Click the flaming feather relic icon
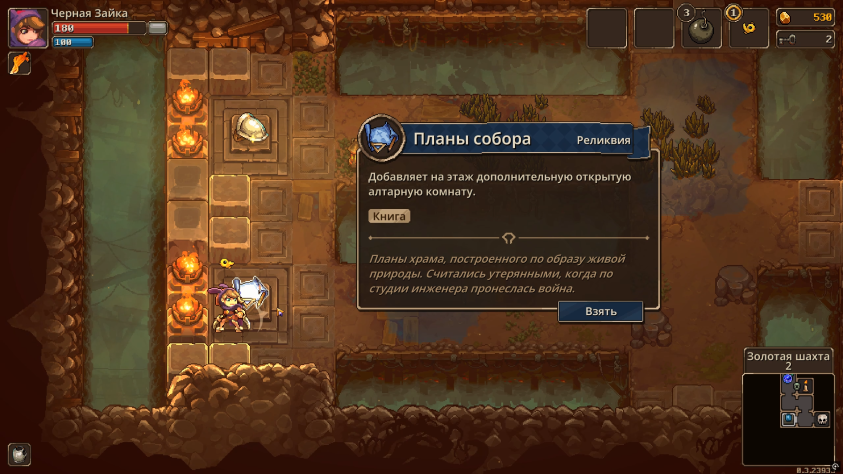This screenshot has height=474, width=843. pyautogui.click(x=19, y=65)
